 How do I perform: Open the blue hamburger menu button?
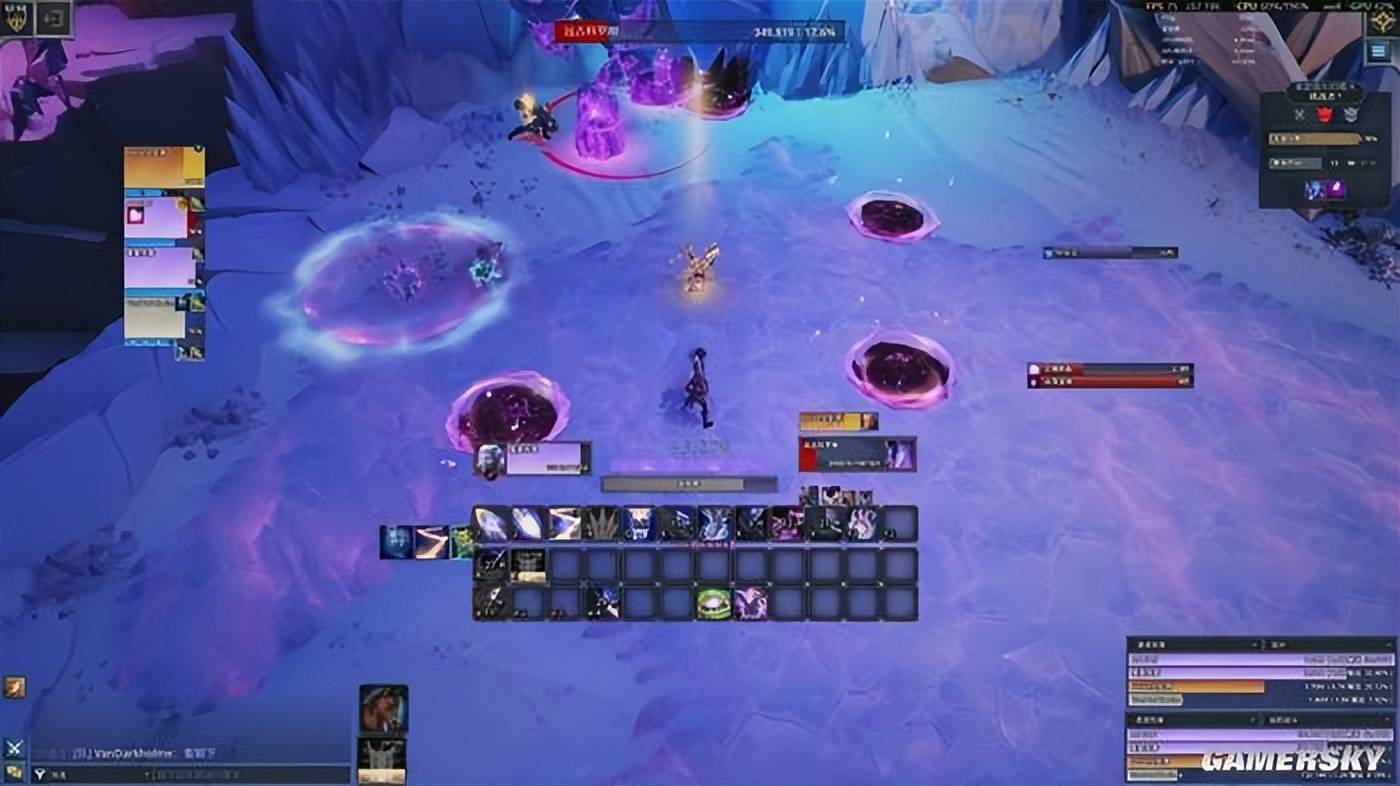(1381, 52)
